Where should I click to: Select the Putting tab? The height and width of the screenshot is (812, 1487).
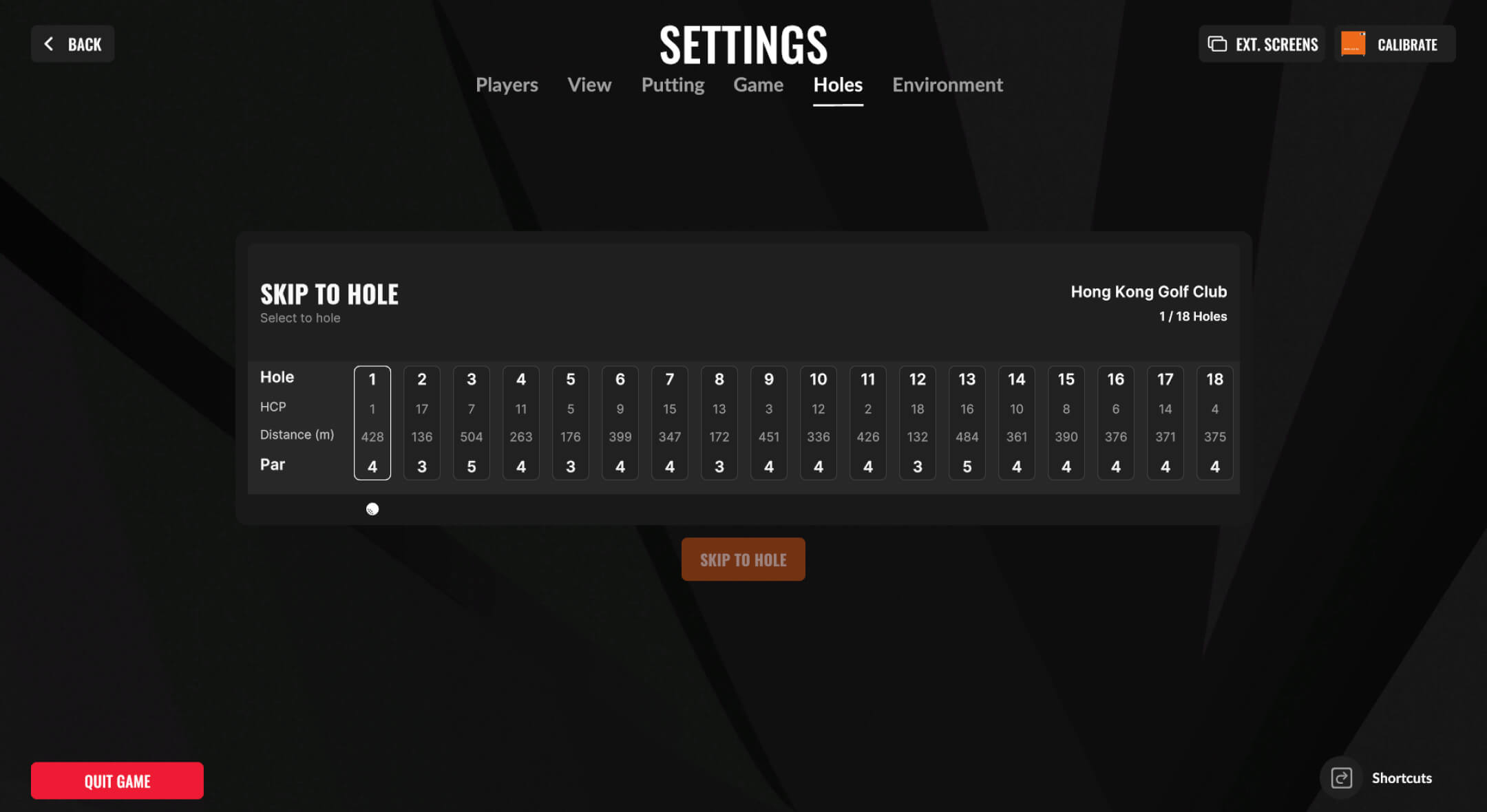click(x=673, y=85)
